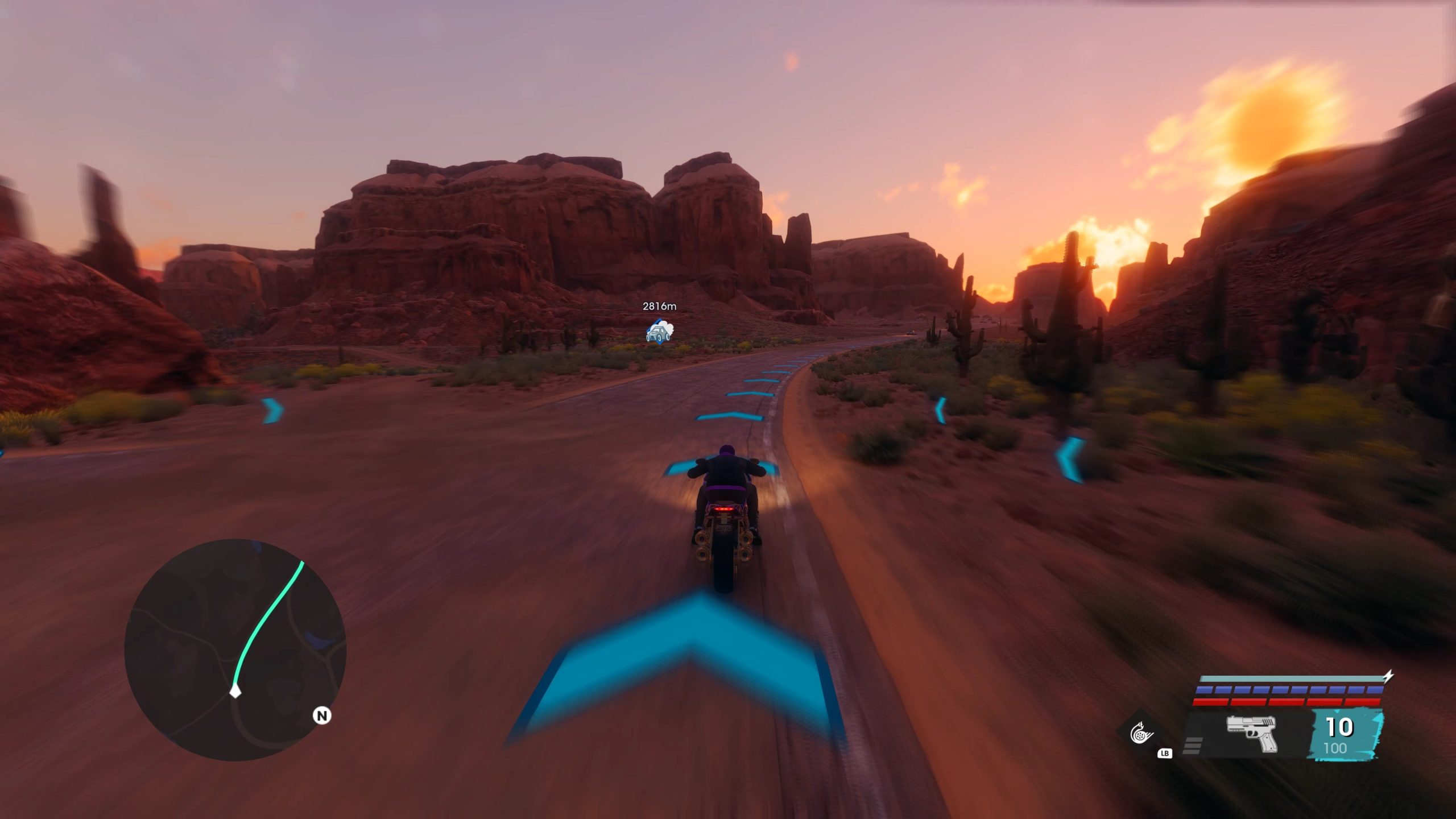
Task: Select the north compass marker on the minimap
Action: [322, 715]
